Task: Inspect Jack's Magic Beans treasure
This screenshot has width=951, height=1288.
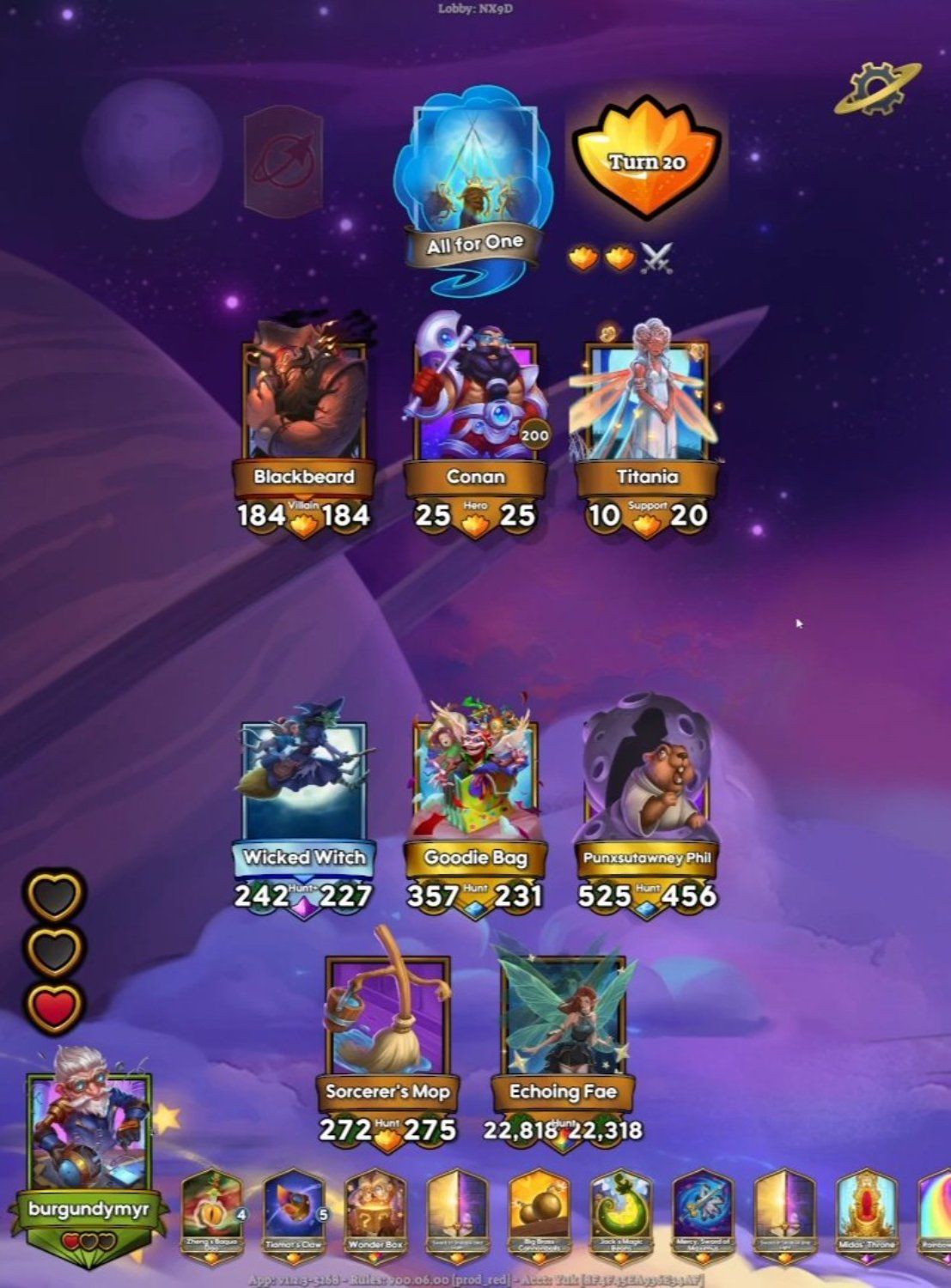Action: [x=620, y=1212]
